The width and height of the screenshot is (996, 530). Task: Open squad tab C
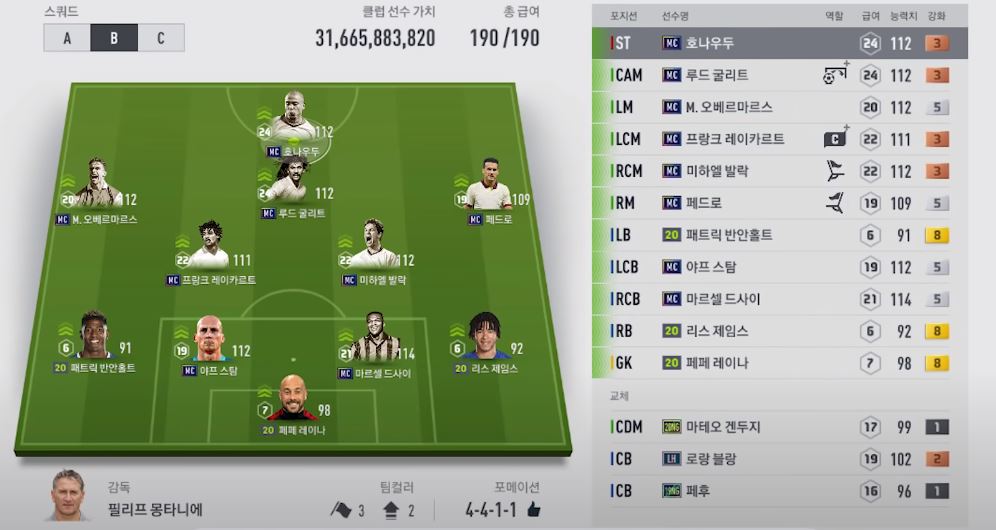coord(161,38)
